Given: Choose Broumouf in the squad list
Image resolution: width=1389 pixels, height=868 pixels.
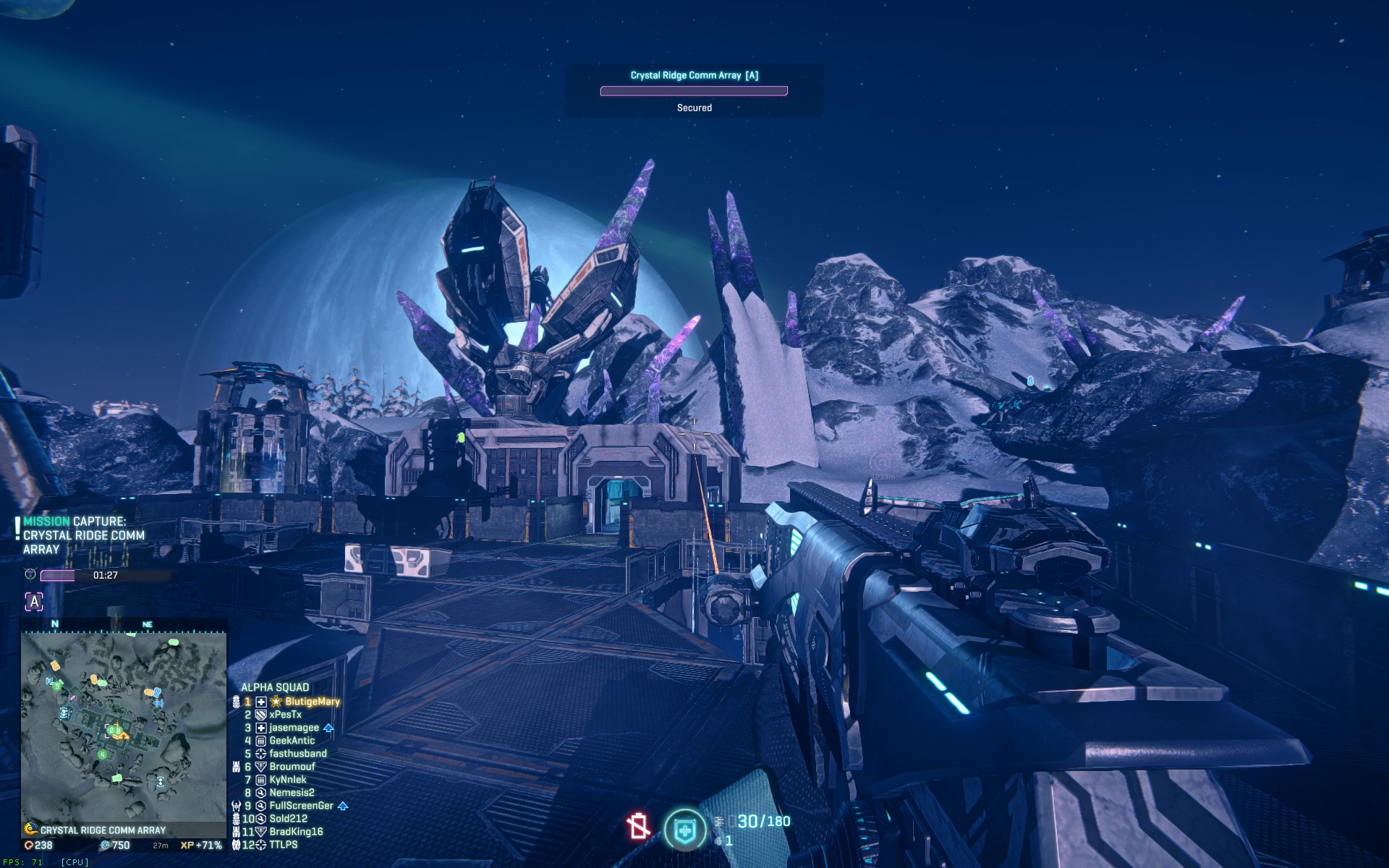Looking at the screenshot, I should pos(292,767).
